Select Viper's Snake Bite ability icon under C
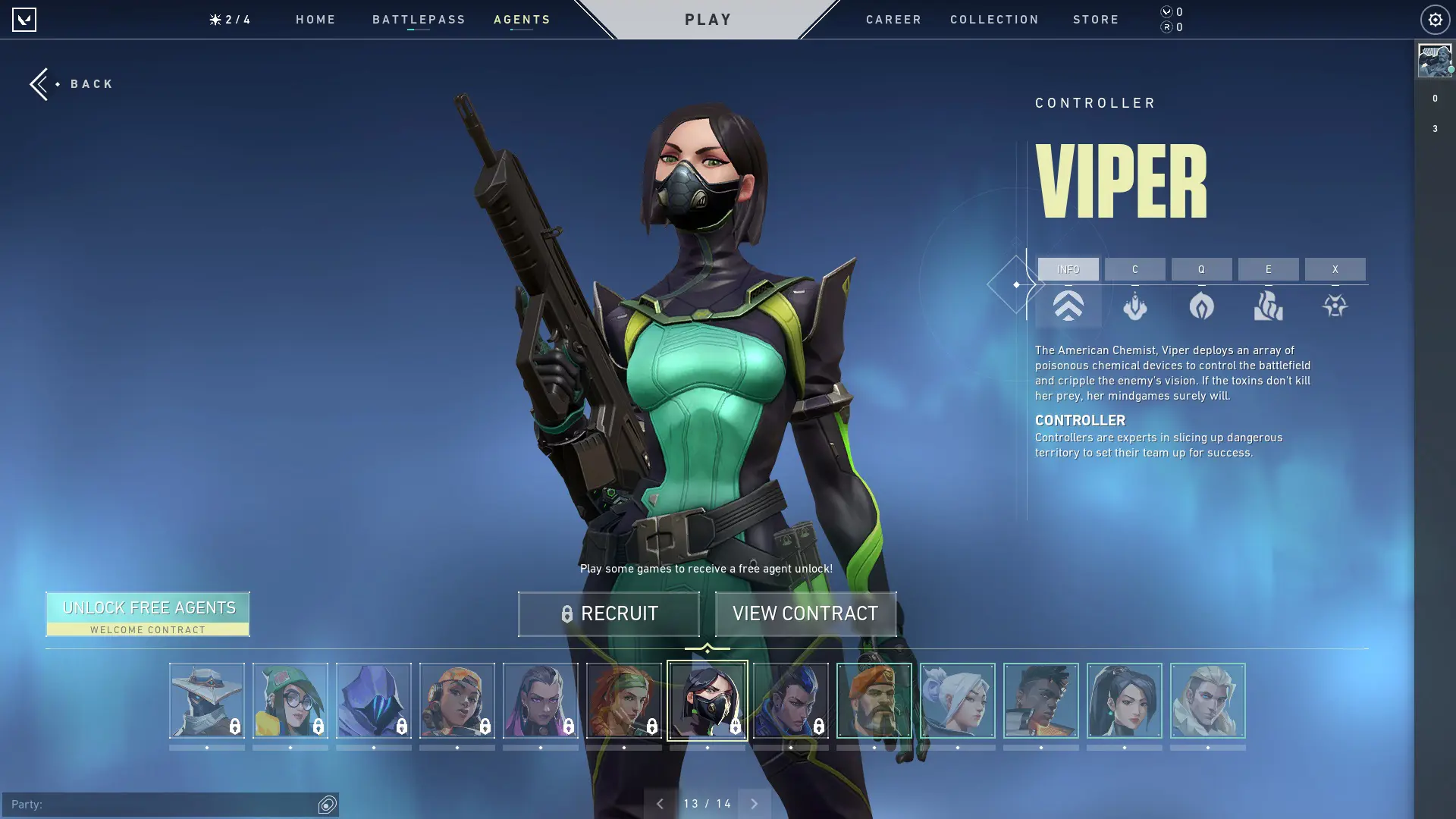Viewport: 1456px width, 819px height. [1135, 306]
